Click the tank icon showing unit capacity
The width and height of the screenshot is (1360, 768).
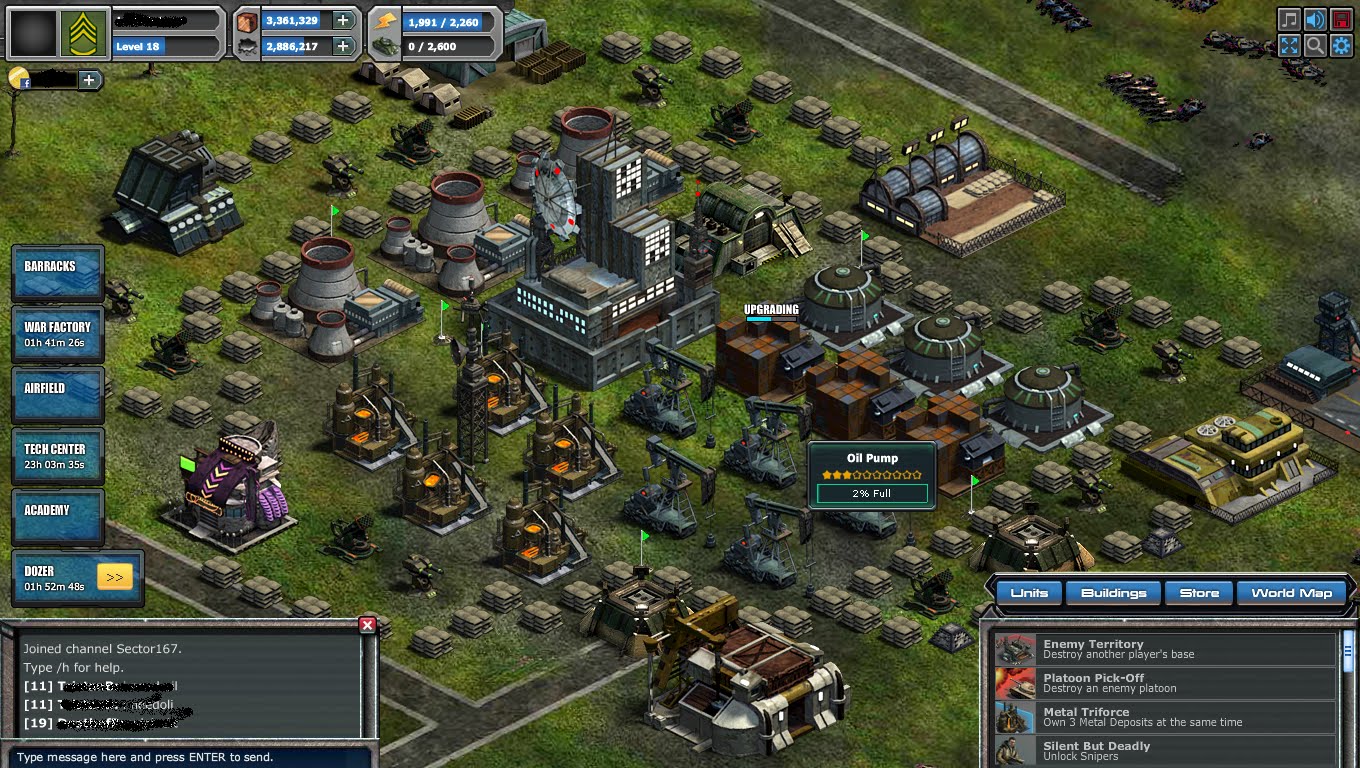coord(387,47)
